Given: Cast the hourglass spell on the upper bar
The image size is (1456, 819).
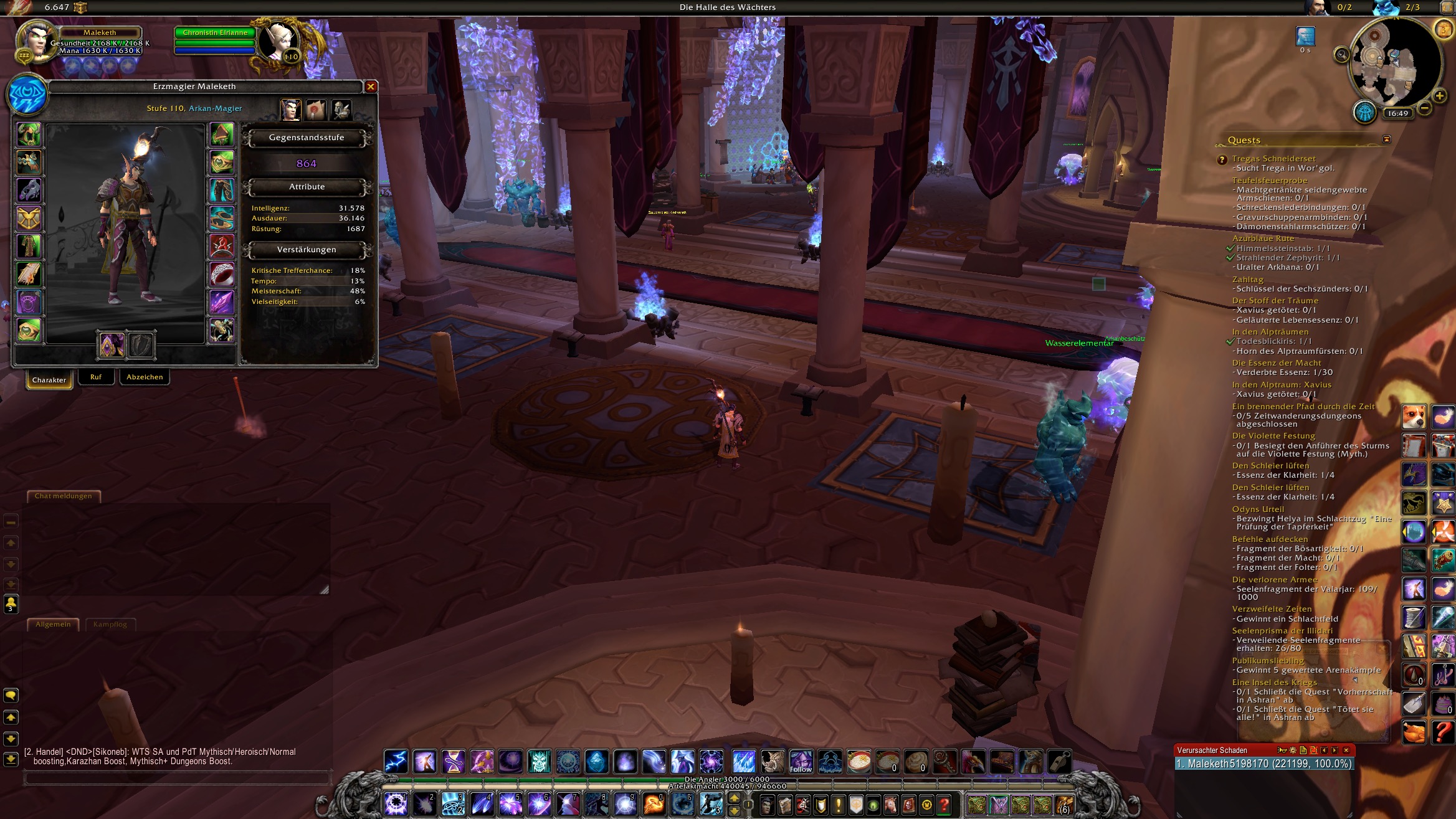Looking at the screenshot, I should (453, 762).
